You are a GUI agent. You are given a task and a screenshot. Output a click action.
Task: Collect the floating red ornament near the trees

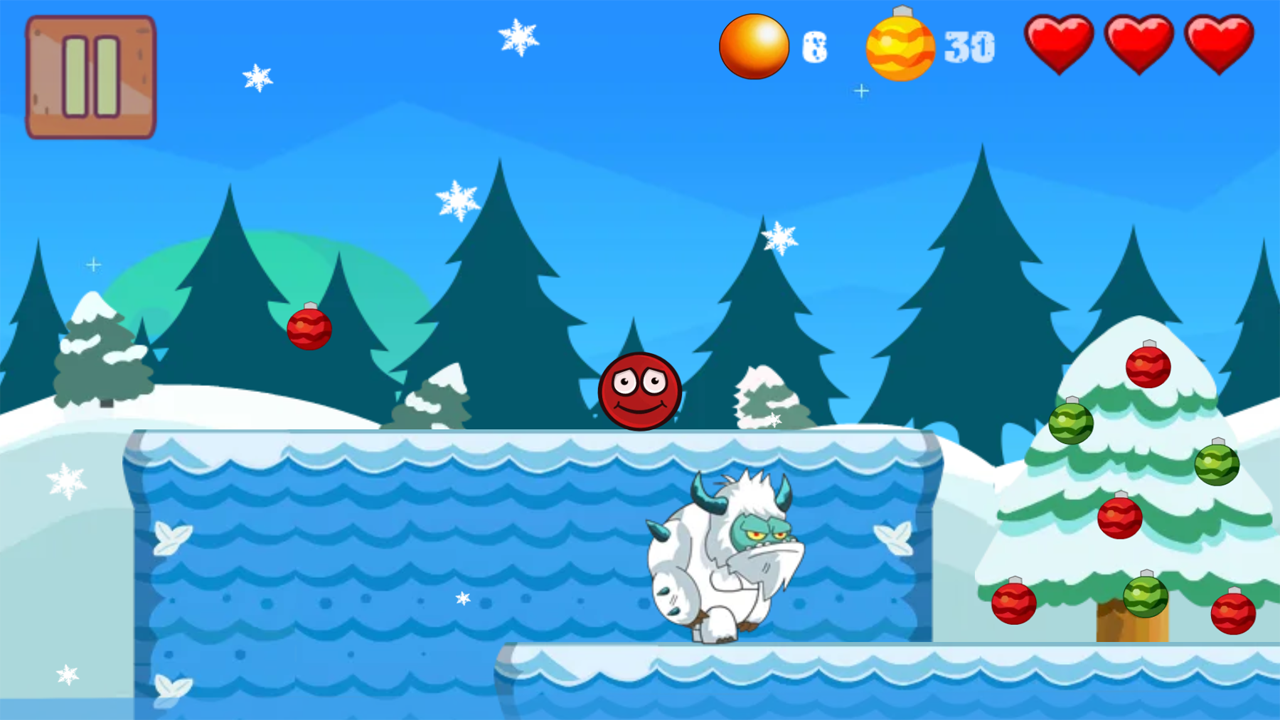[x=309, y=328]
